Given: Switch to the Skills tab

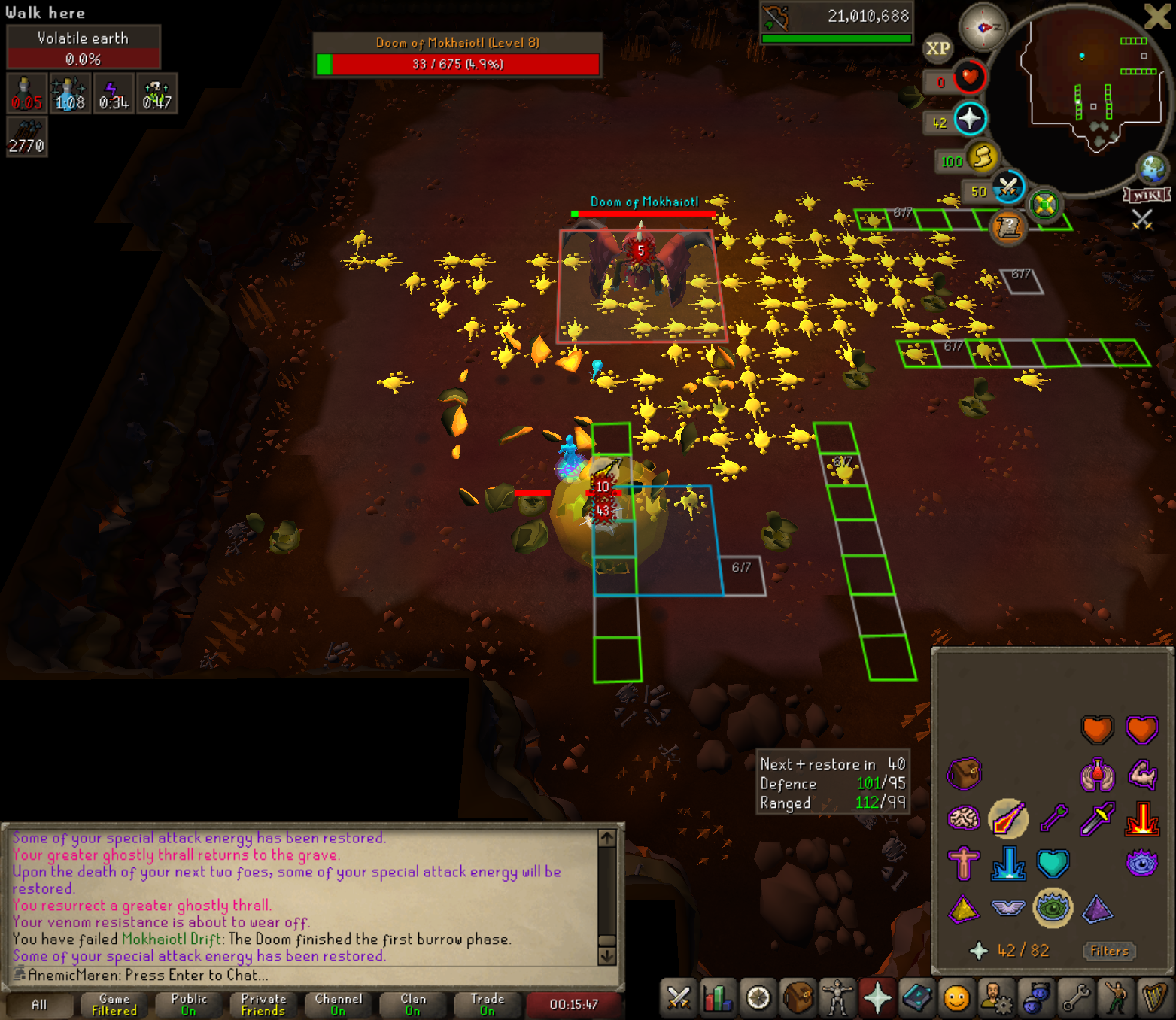Looking at the screenshot, I should point(718,998).
